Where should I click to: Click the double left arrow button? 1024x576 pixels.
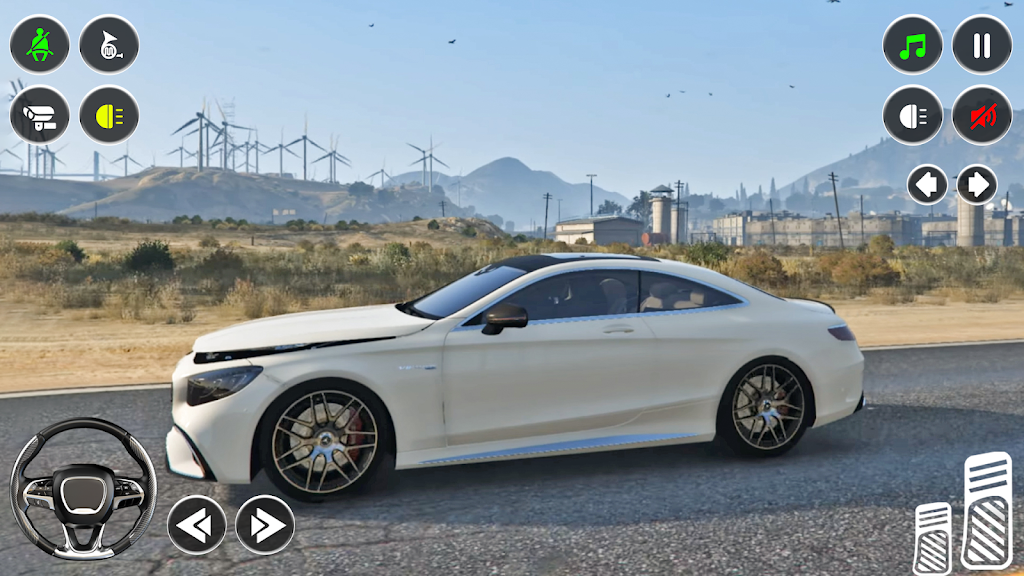coord(196,525)
